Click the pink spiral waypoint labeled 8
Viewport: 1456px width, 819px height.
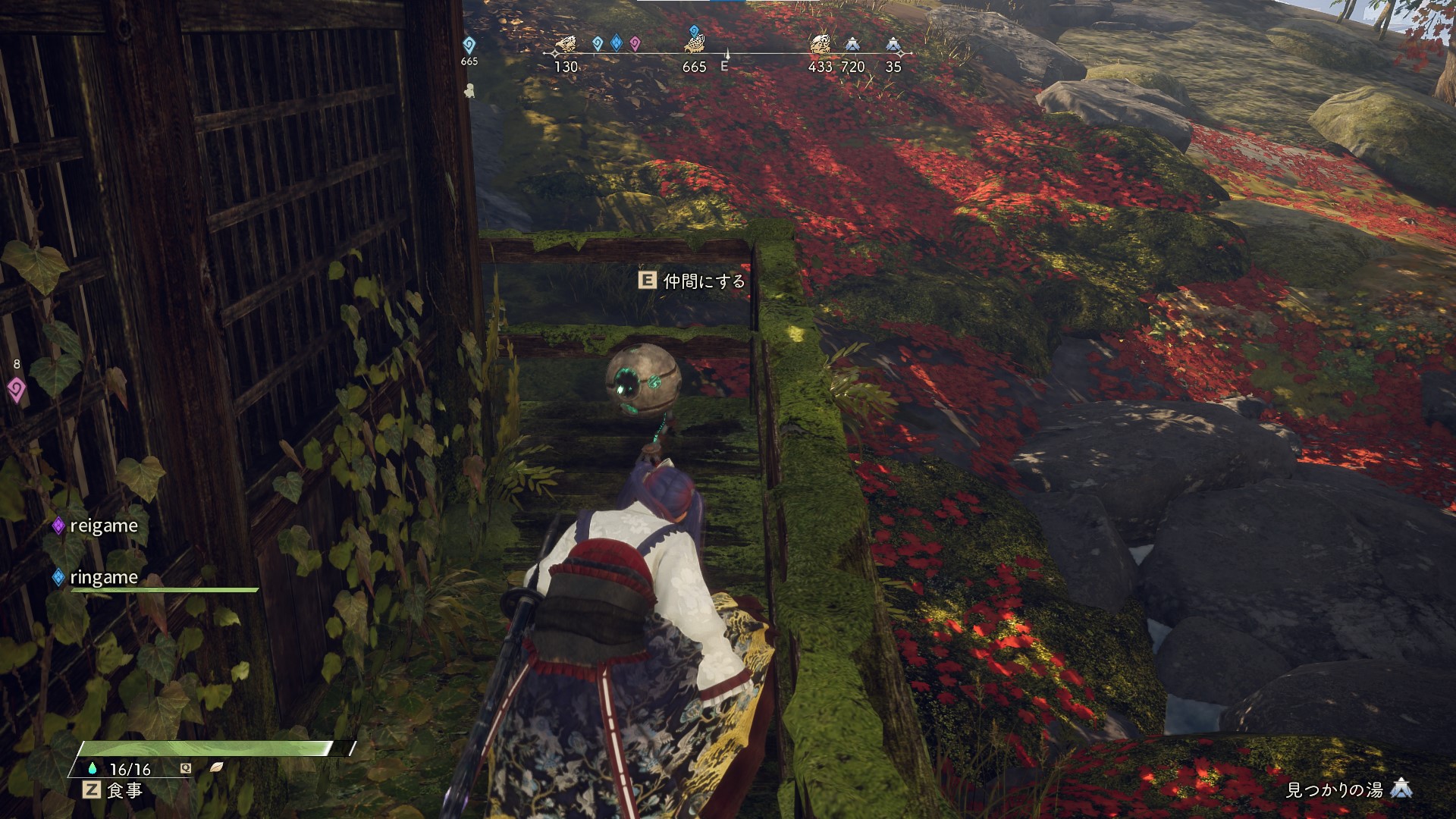pyautogui.click(x=16, y=390)
